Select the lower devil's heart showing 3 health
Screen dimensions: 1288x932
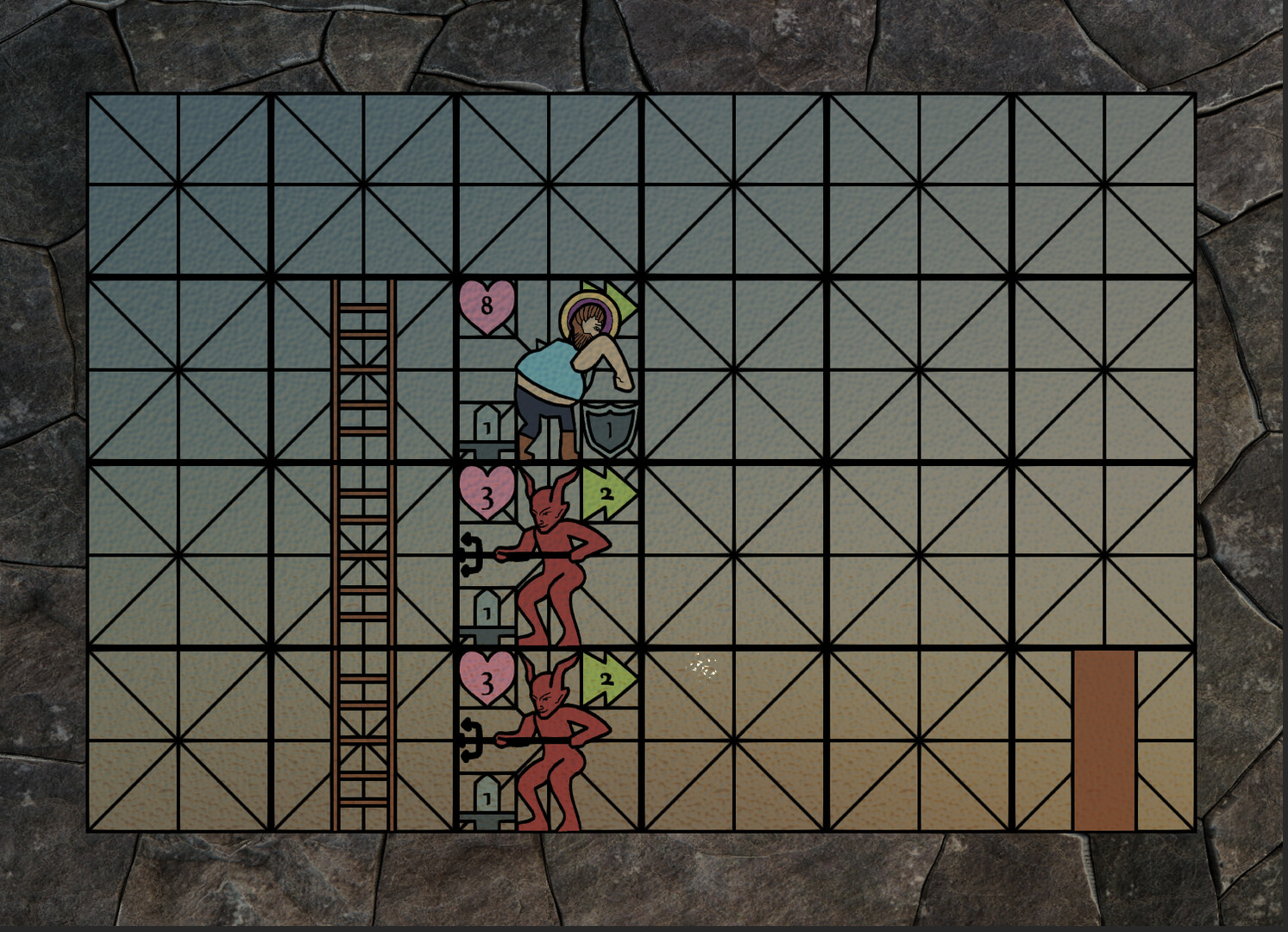[487, 679]
